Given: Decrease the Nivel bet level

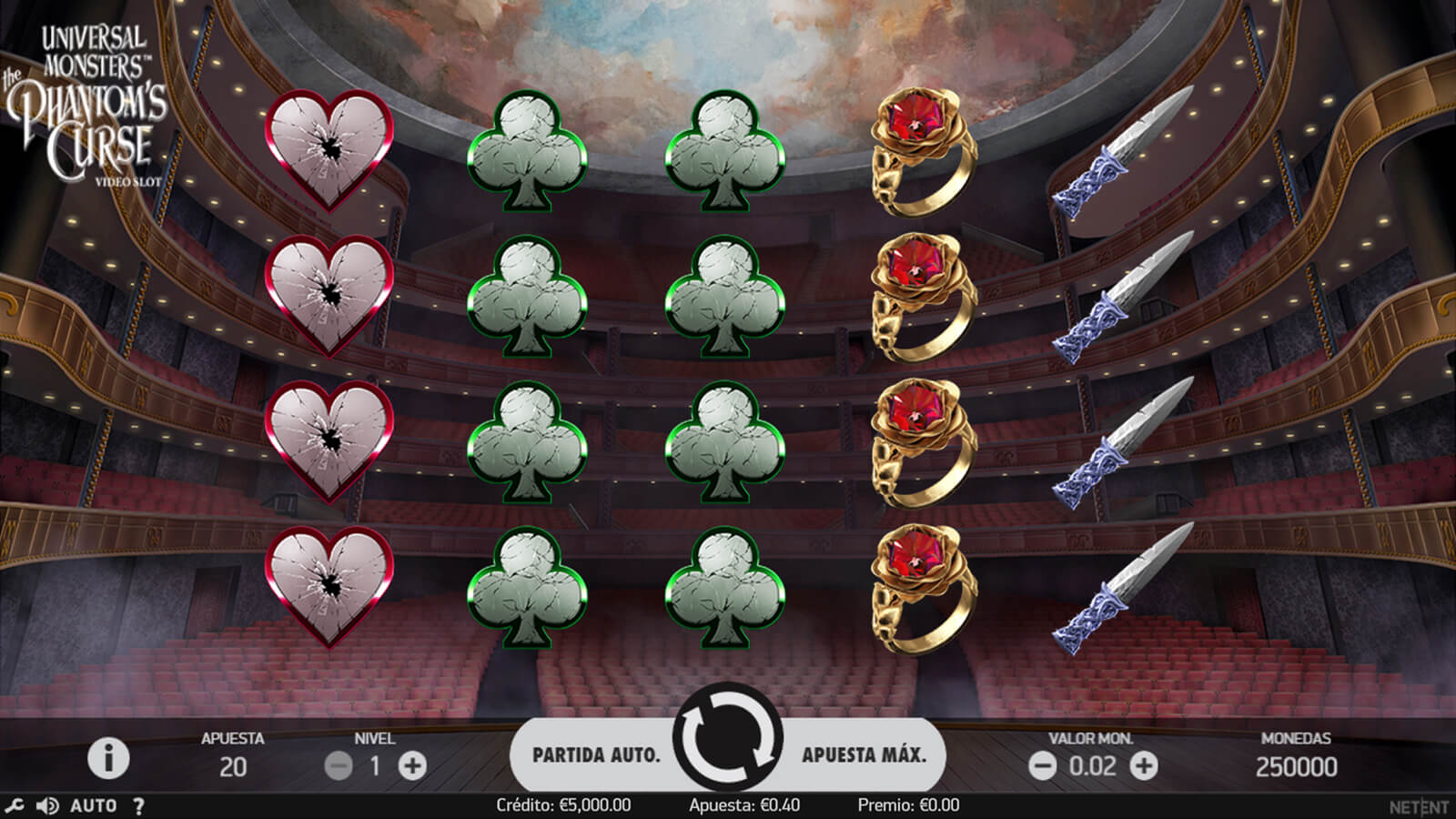Looking at the screenshot, I should click(x=339, y=766).
